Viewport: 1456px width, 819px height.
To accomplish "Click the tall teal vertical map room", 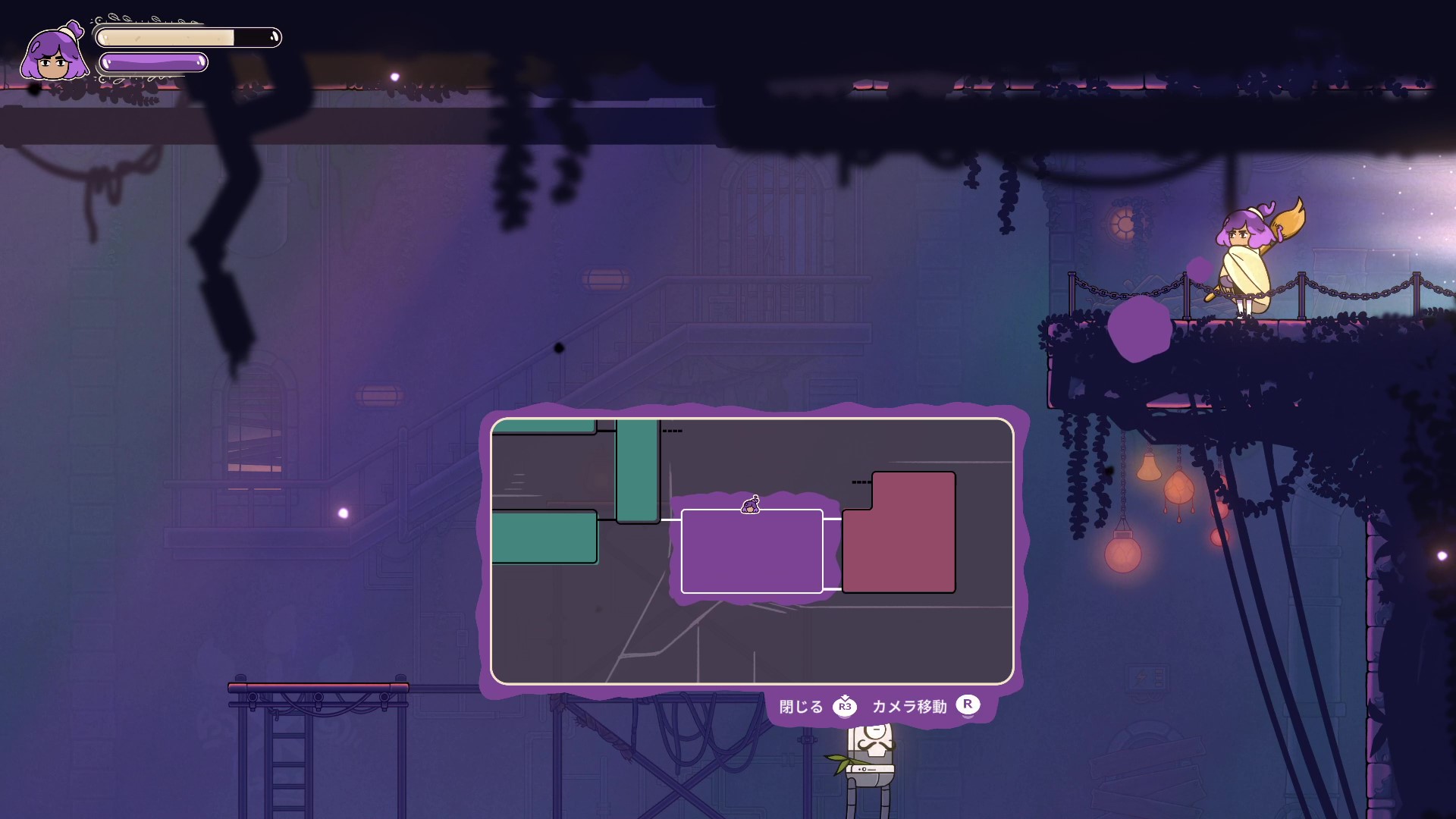I will pos(637,470).
